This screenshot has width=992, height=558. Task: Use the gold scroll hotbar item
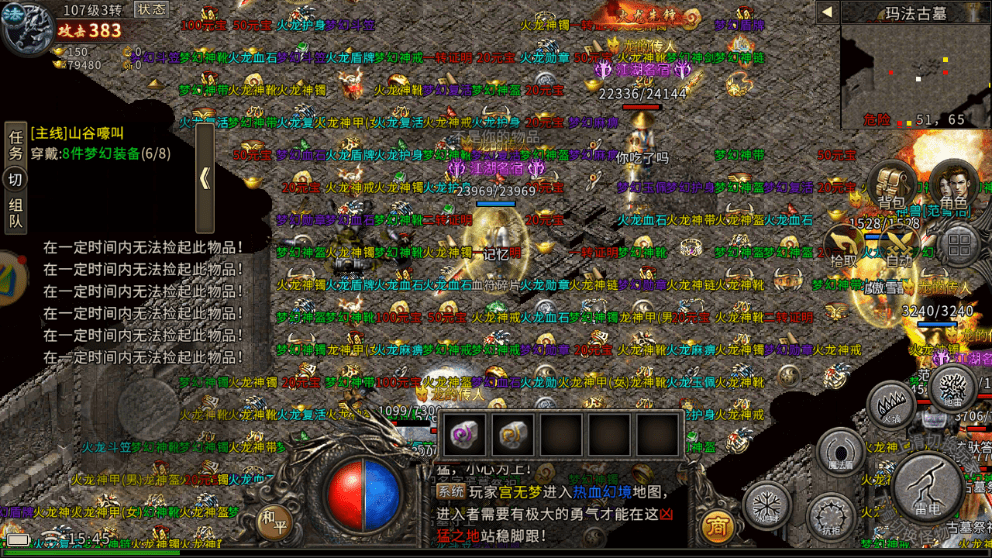pos(513,435)
